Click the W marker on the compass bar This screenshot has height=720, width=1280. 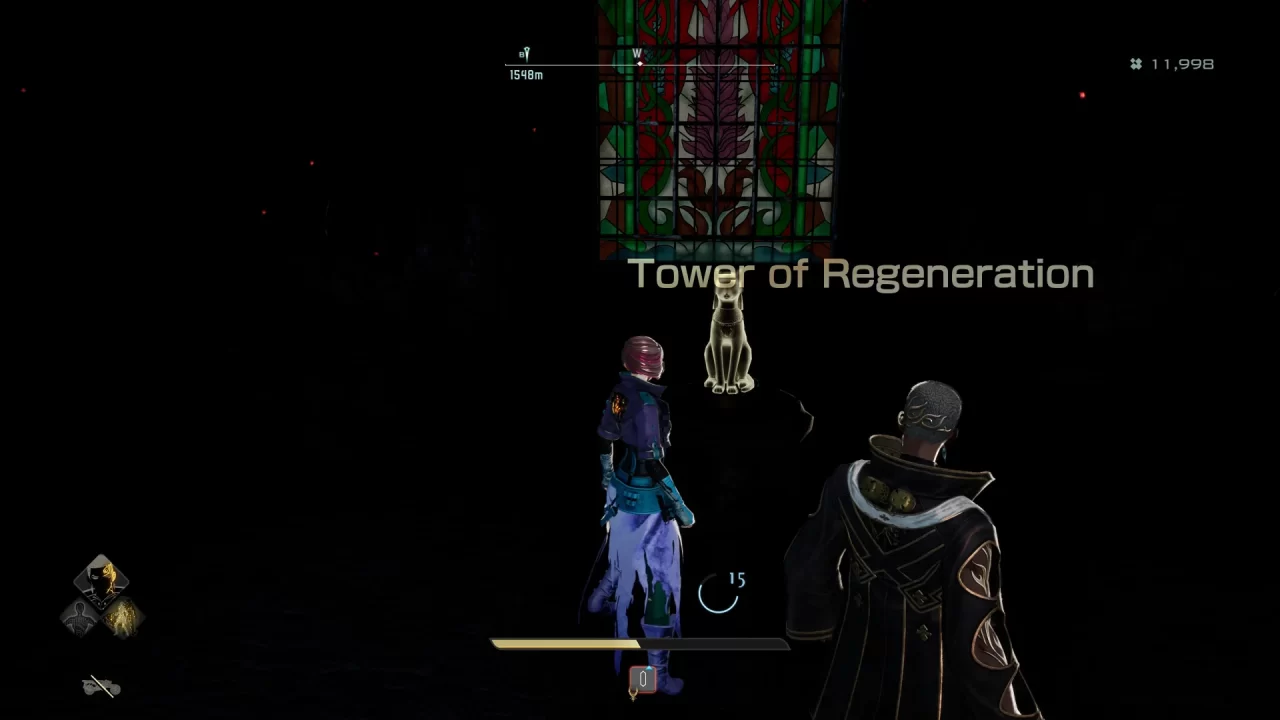[x=639, y=52]
